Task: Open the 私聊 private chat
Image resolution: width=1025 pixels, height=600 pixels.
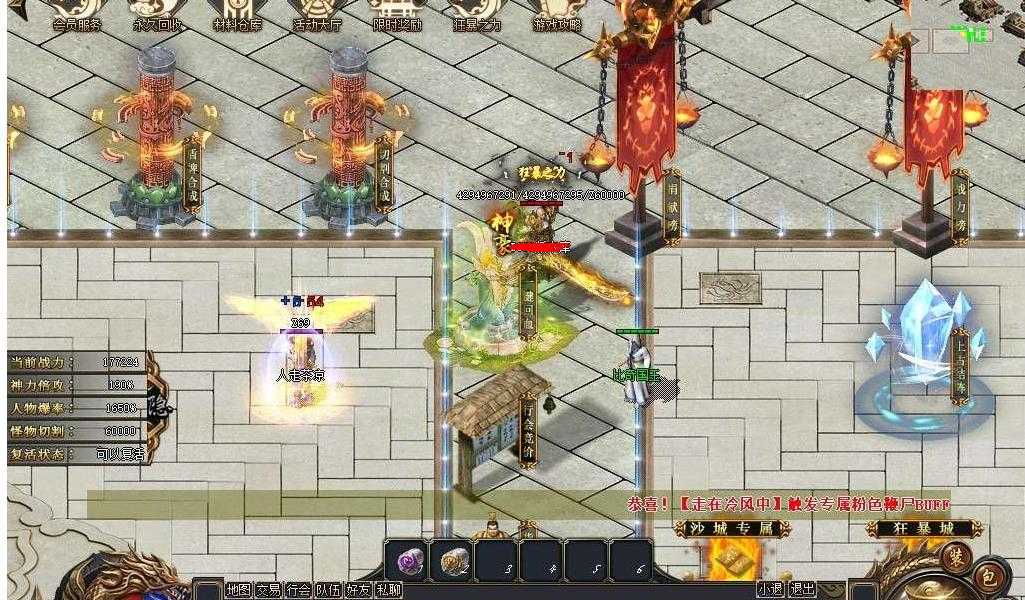Action: 388,590
